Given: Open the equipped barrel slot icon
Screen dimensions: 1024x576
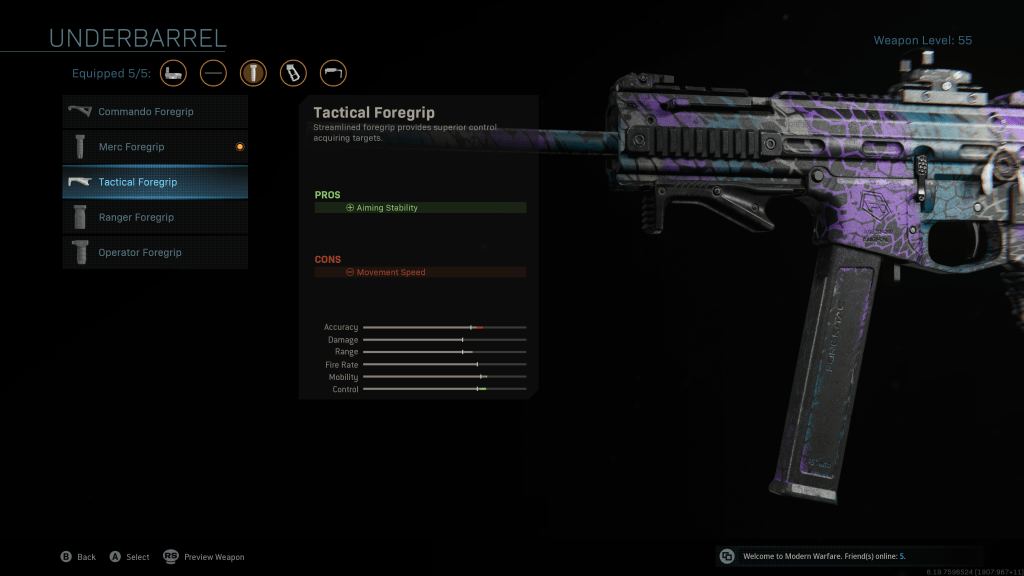Looking at the screenshot, I should (x=213, y=73).
